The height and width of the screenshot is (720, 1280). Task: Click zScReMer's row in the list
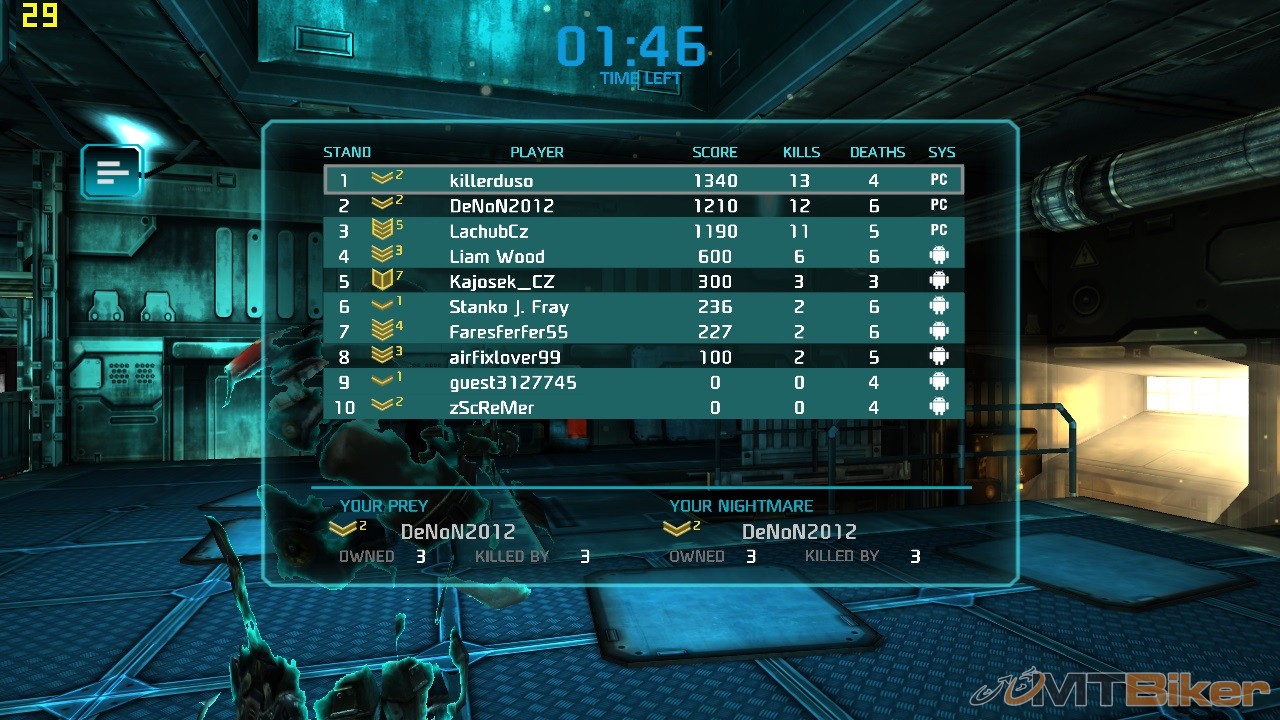(643, 407)
